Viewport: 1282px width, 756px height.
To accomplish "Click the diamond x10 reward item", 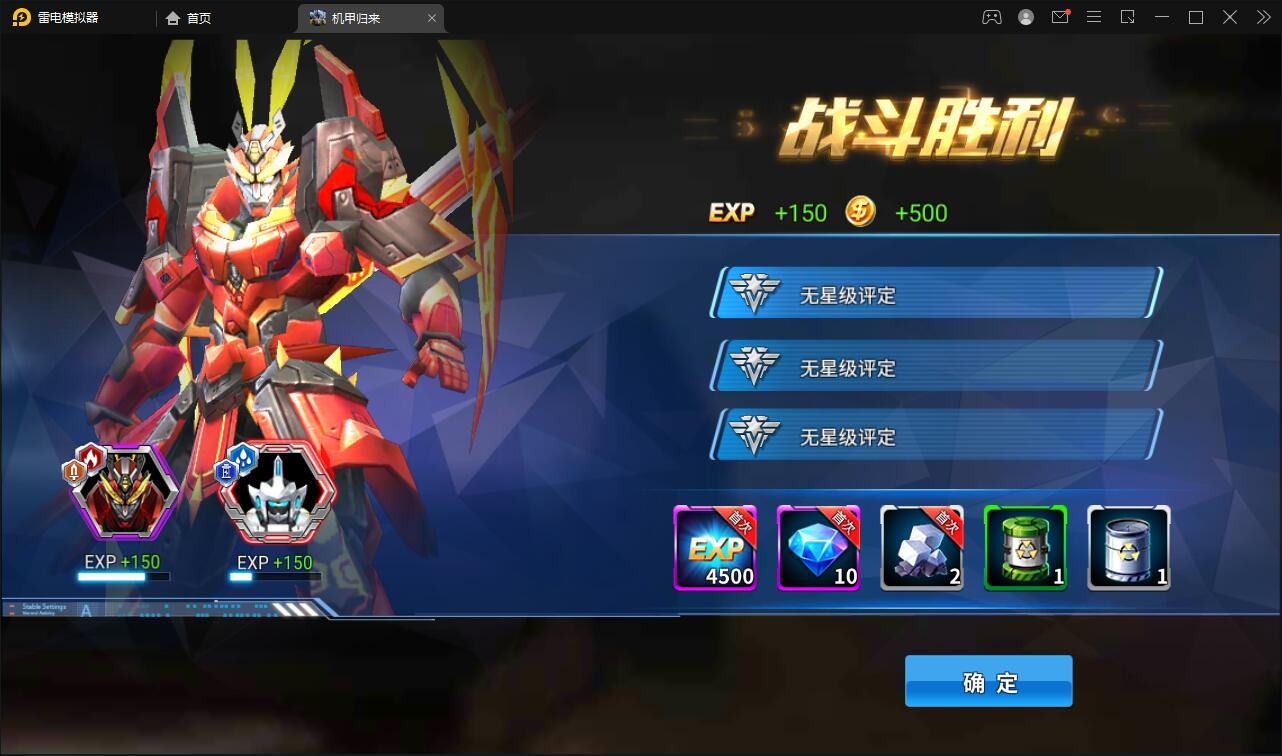I will click(819, 548).
